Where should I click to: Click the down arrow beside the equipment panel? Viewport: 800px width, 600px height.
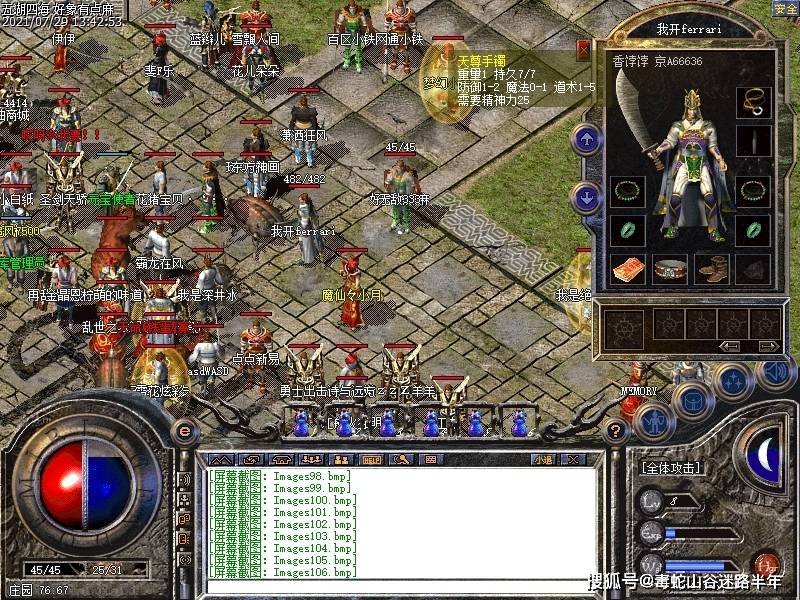pyautogui.click(x=587, y=196)
